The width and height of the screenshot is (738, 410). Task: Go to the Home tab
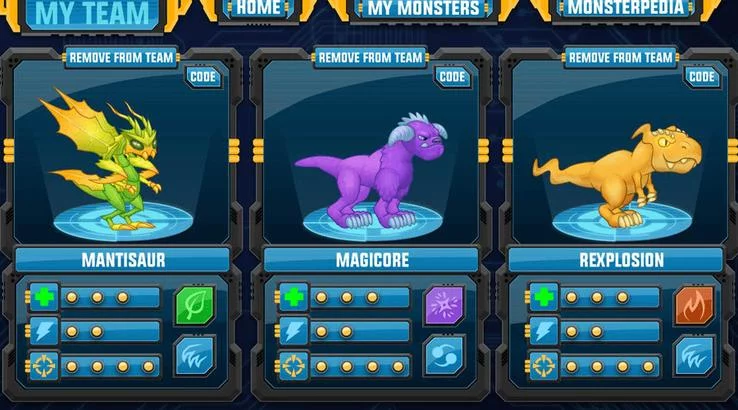click(258, 9)
